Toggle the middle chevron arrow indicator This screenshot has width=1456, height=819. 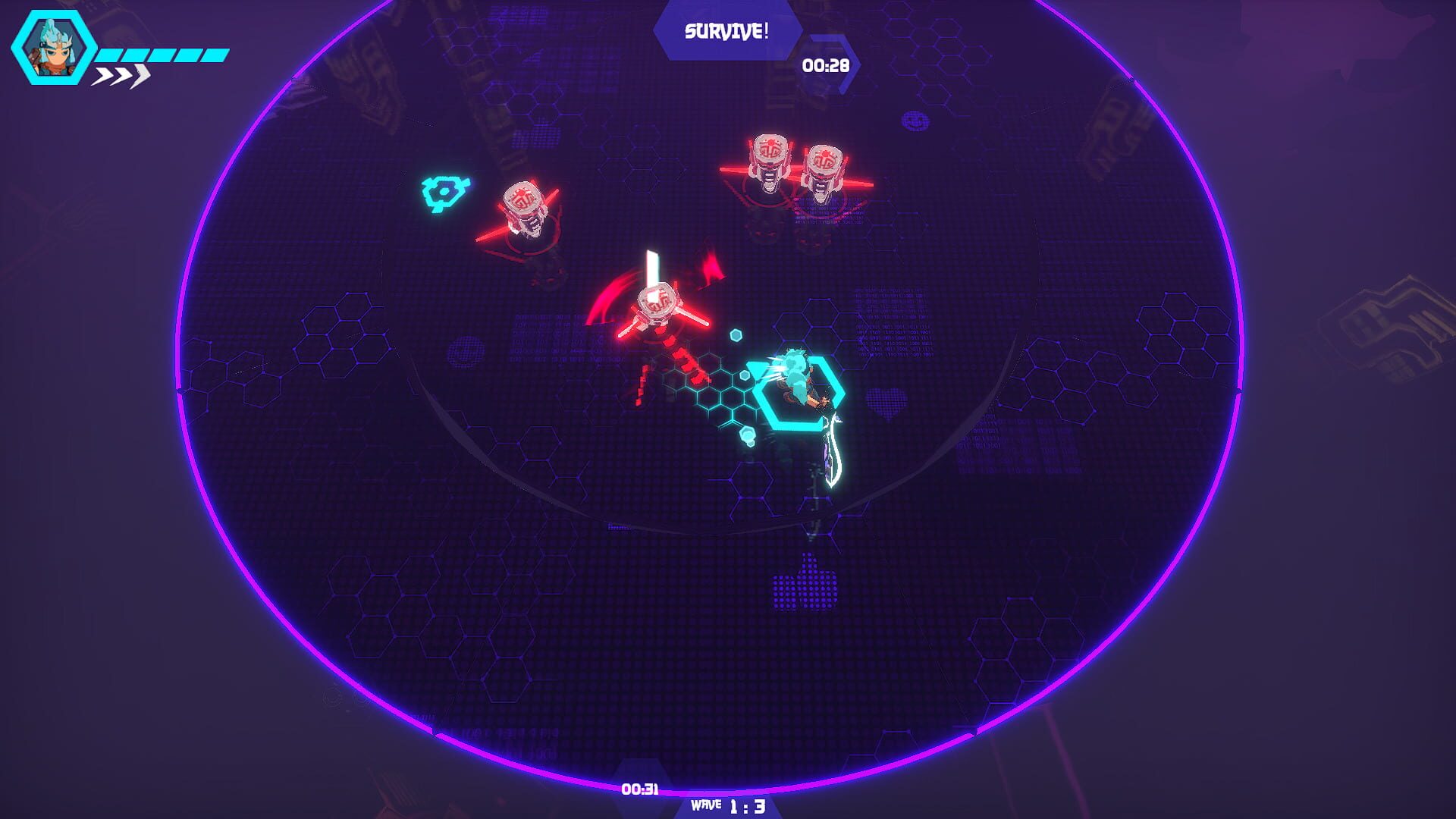coord(121,76)
